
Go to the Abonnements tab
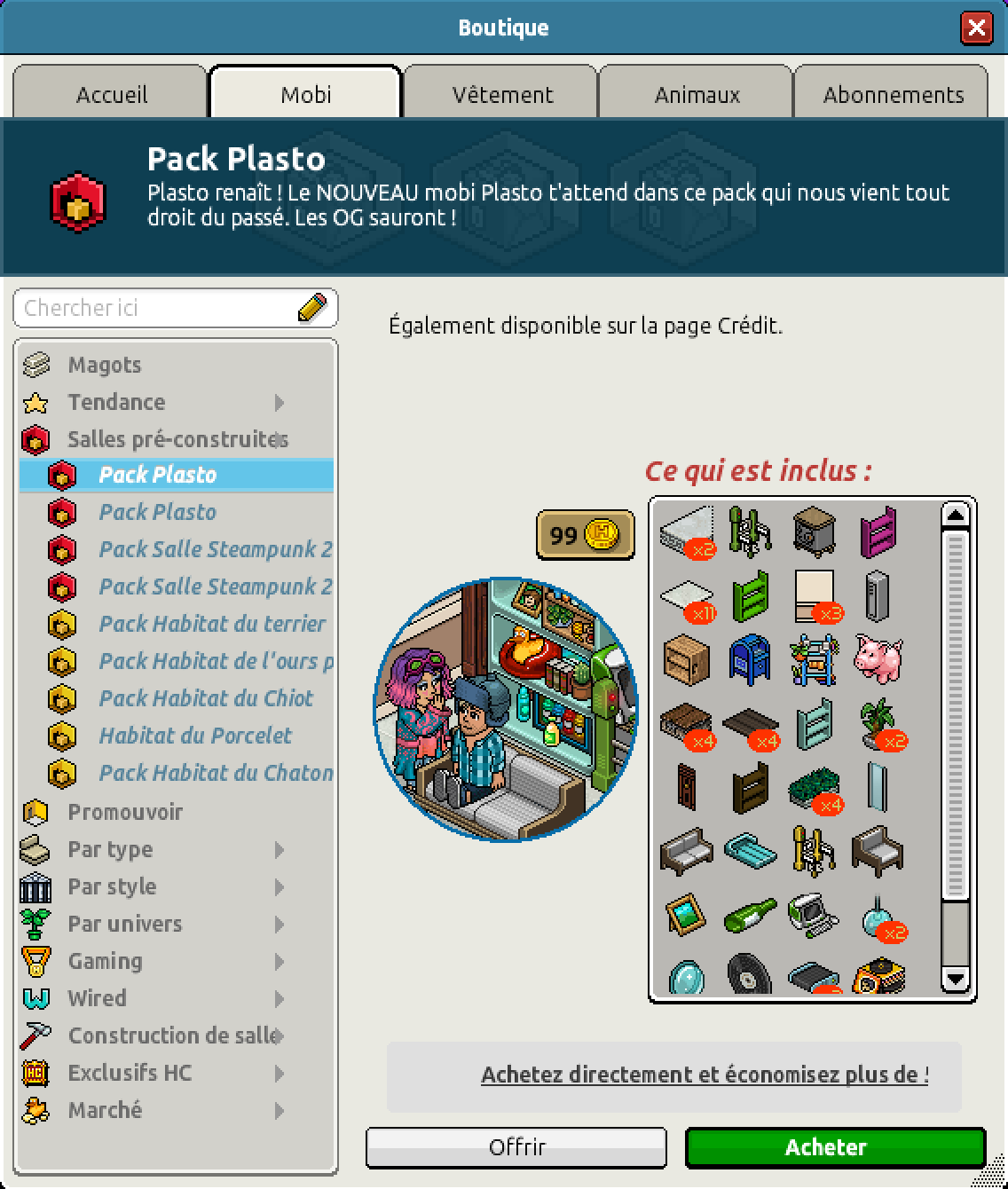pos(893,94)
